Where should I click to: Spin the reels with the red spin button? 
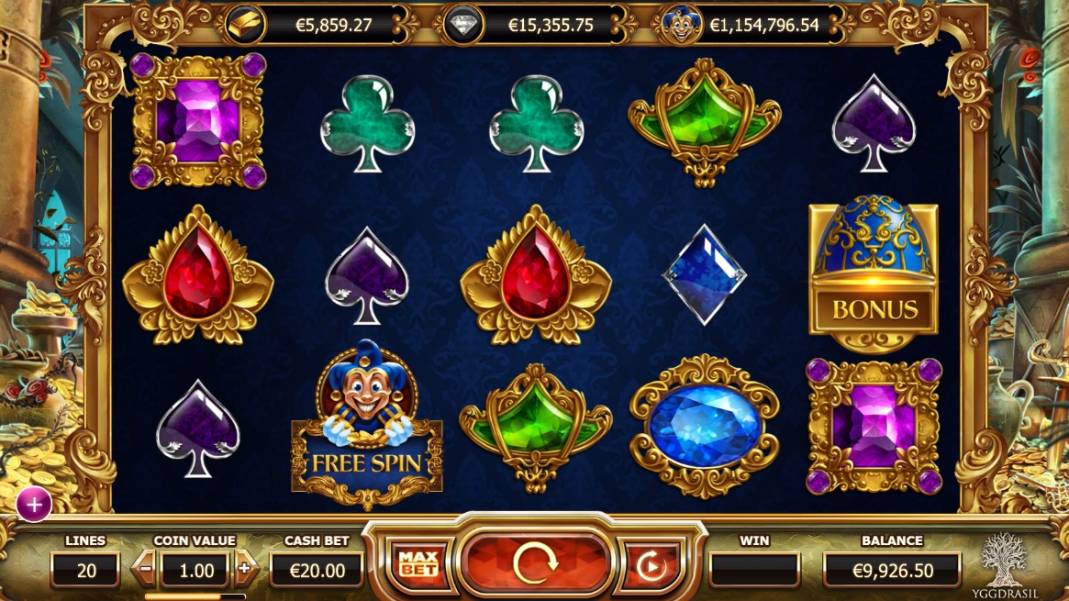[535, 565]
